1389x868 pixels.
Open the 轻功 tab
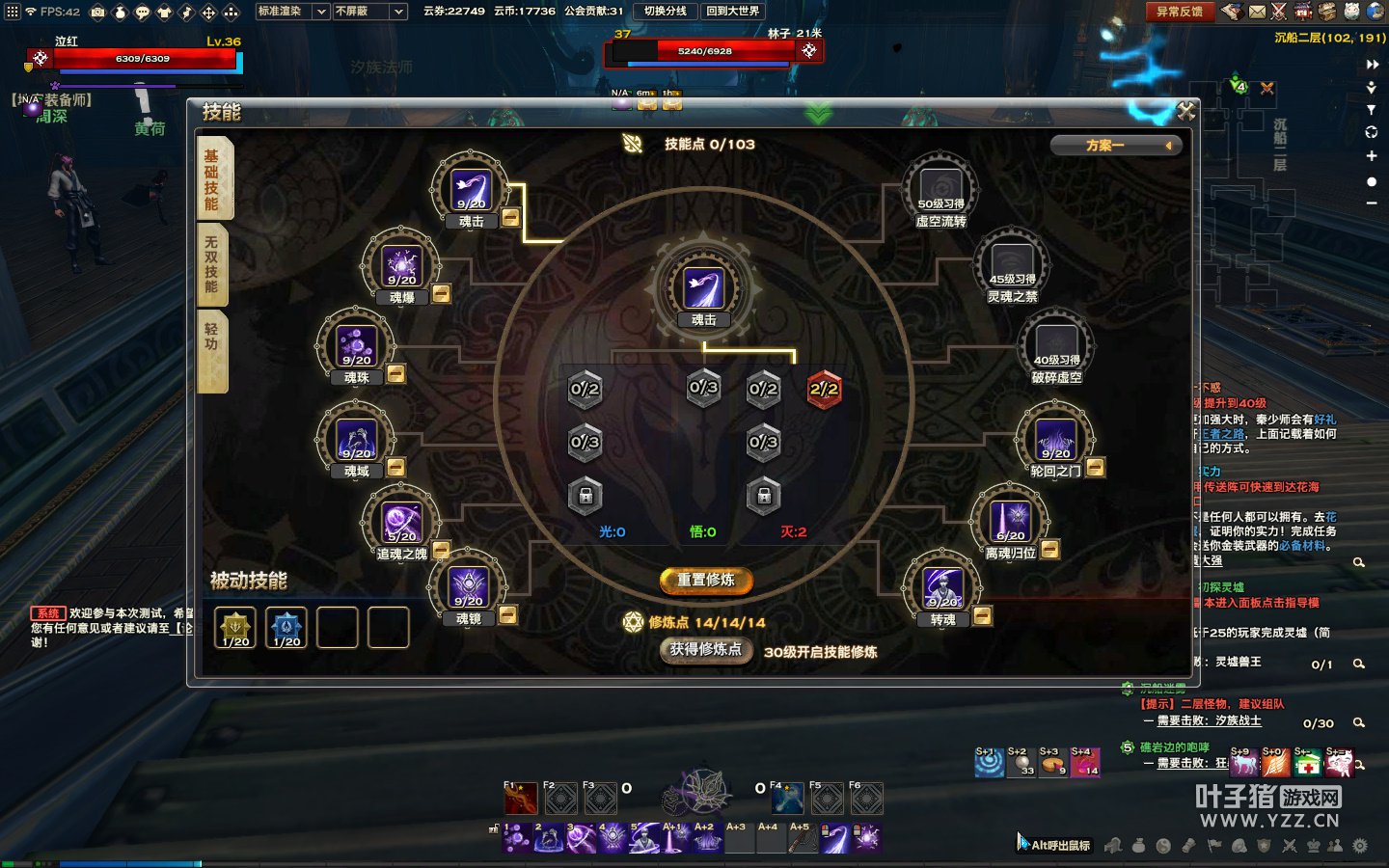click(x=212, y=339)
